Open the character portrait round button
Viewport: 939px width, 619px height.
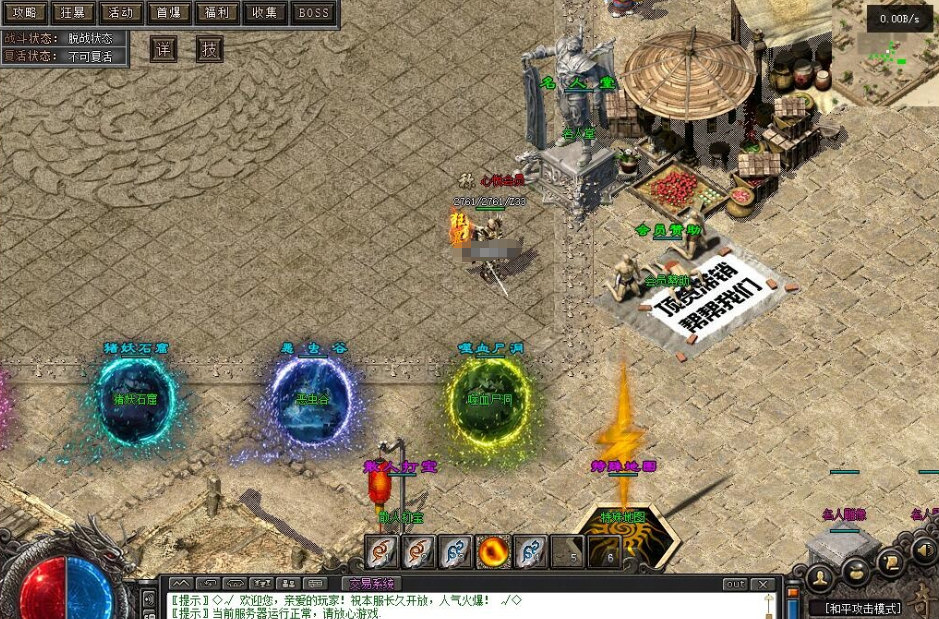(x=819, y=577)
